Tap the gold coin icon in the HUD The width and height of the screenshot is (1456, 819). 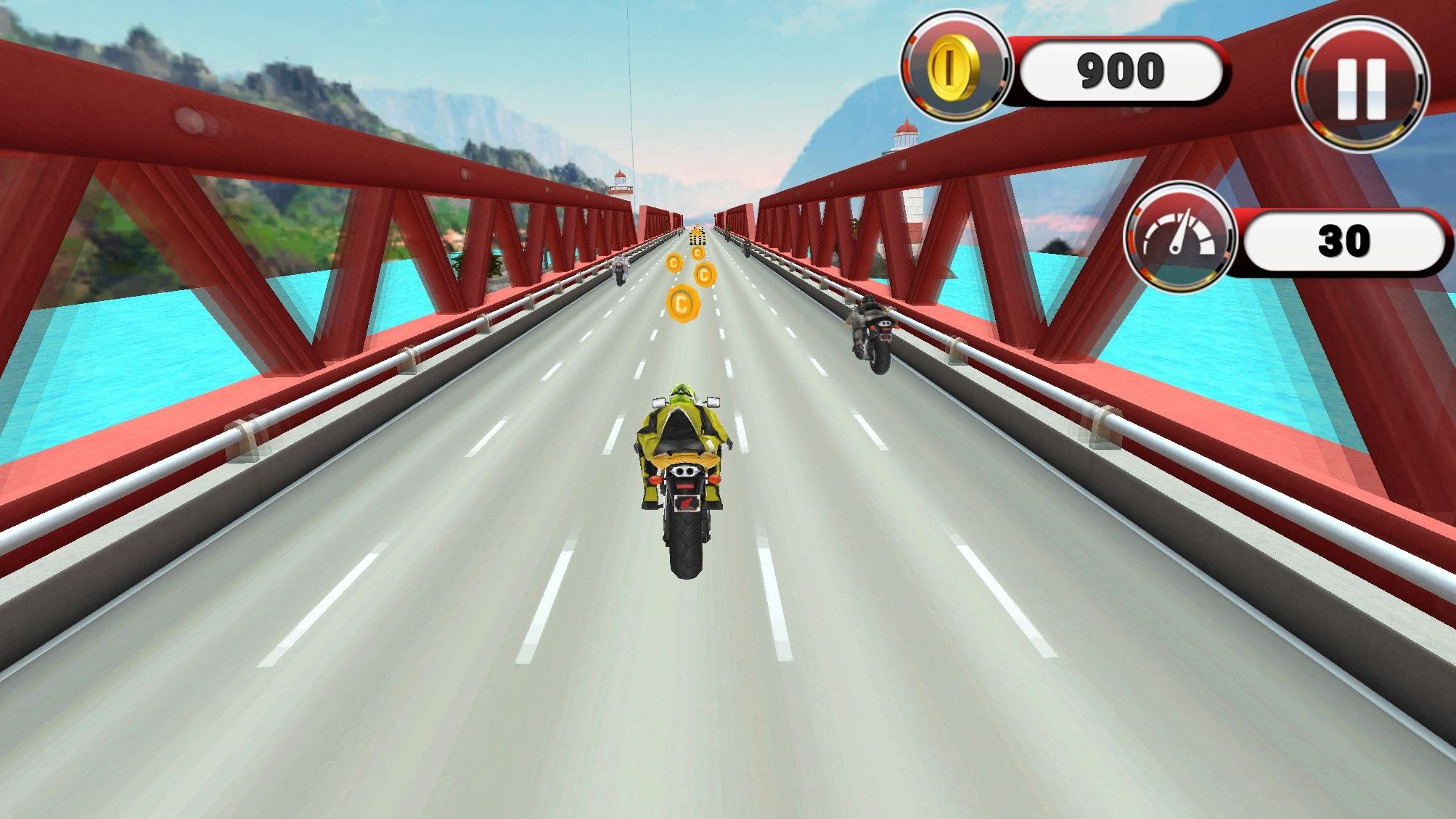point(953,70)
